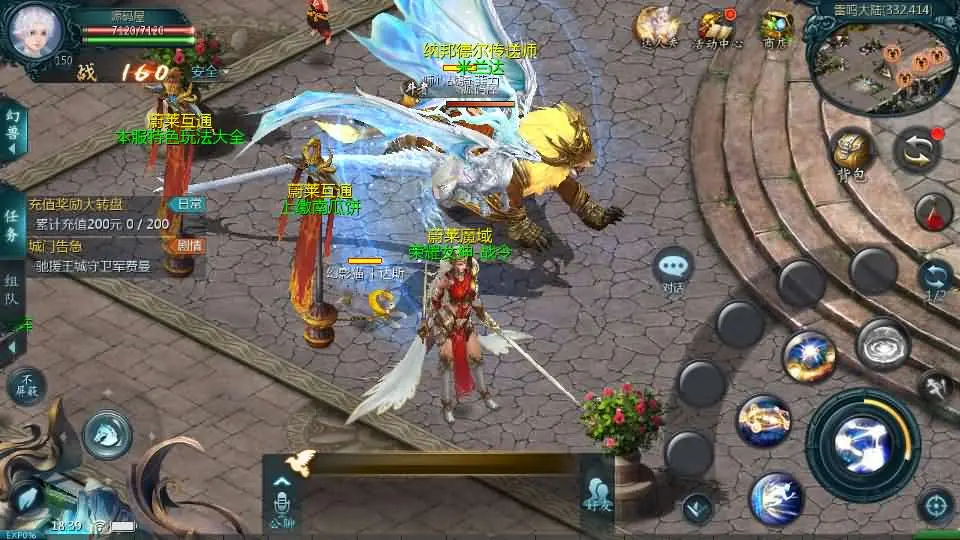The width and height of the screenshot is (960, 540).
Task: Switch to the 幻兽 tab
Action: (12, 130)
